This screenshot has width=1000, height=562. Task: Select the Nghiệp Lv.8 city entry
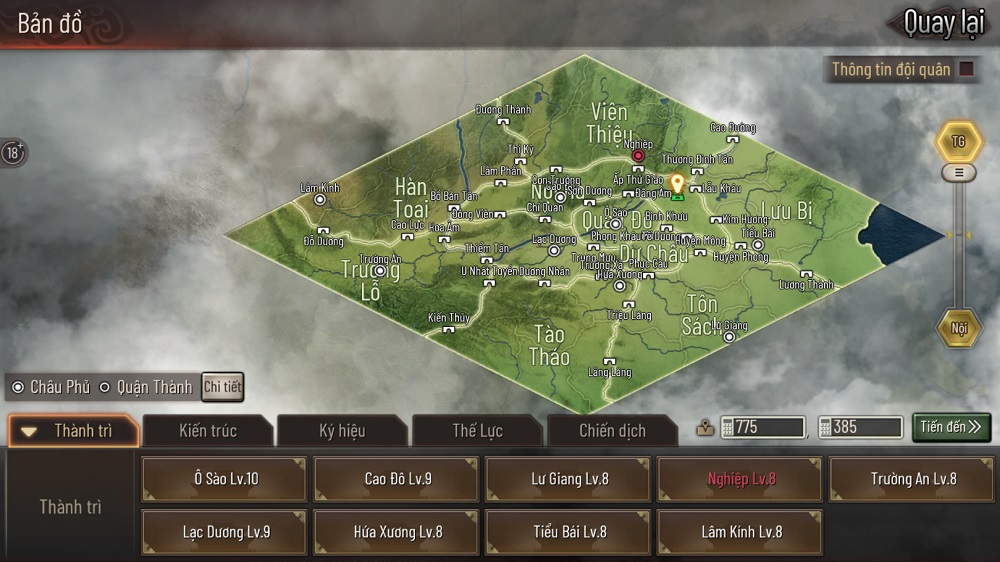click(741, 479)
